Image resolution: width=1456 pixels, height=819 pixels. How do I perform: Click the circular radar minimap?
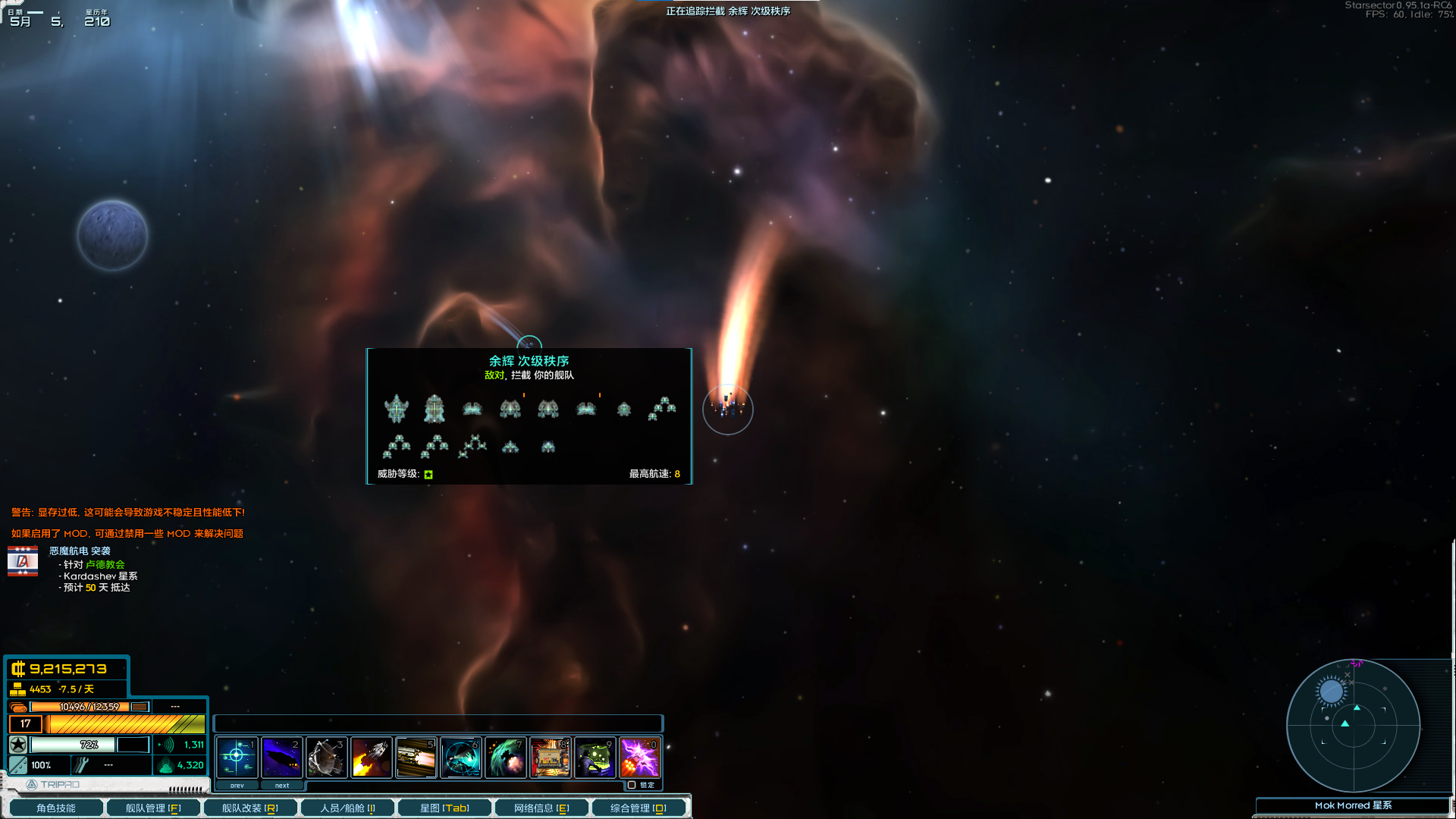click(1353, 725)
